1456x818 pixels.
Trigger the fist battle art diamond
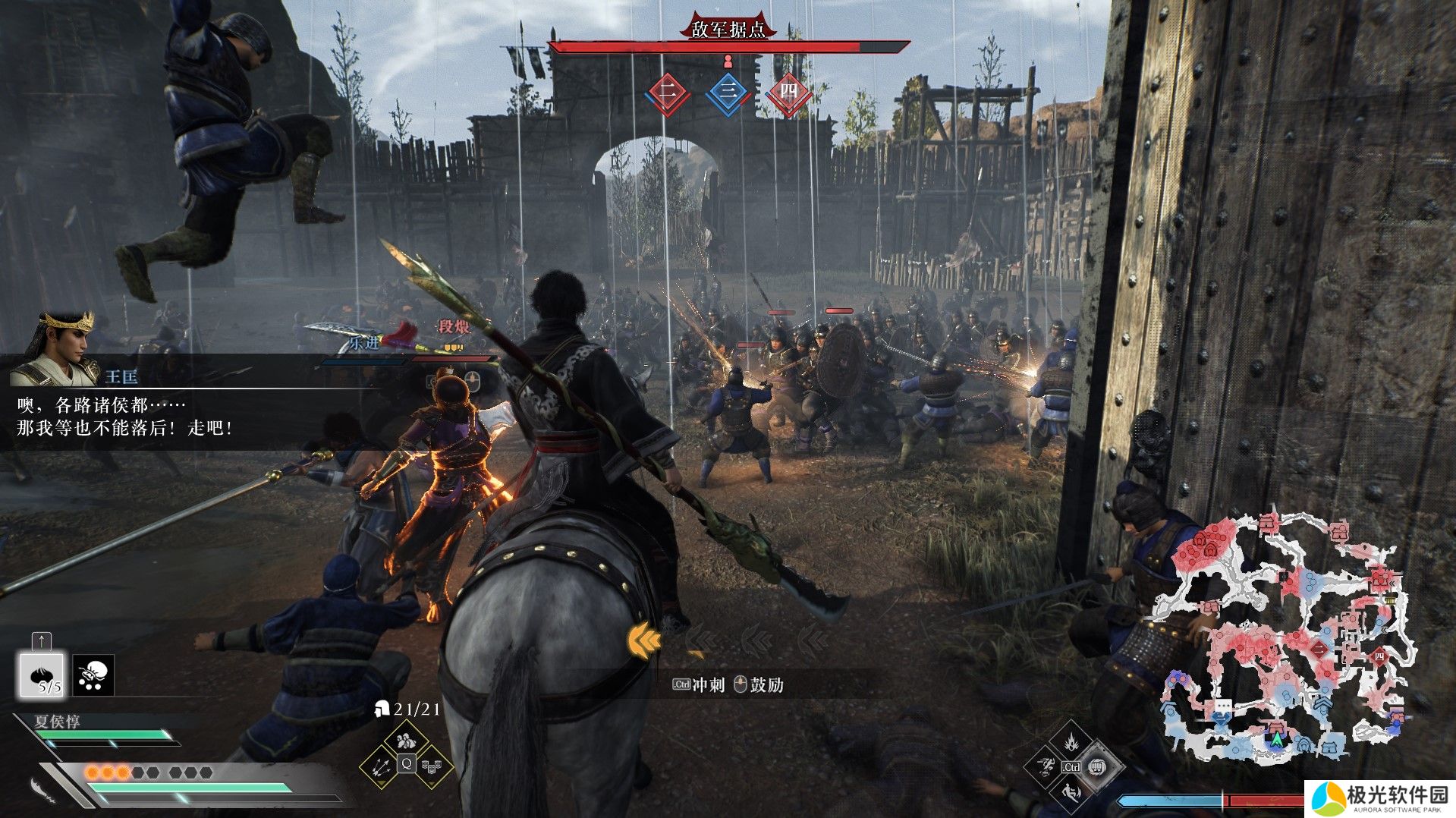[1097, 767]
